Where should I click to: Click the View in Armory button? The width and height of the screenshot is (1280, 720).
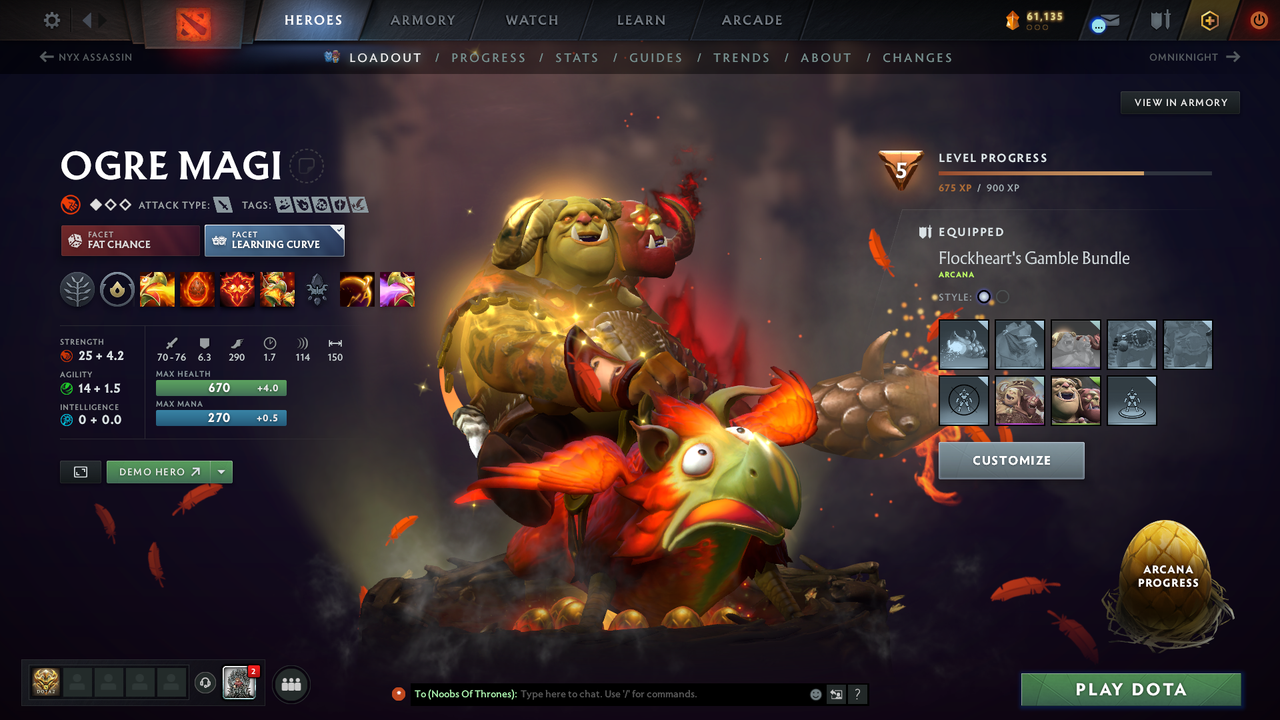(x=1179, y=102)
